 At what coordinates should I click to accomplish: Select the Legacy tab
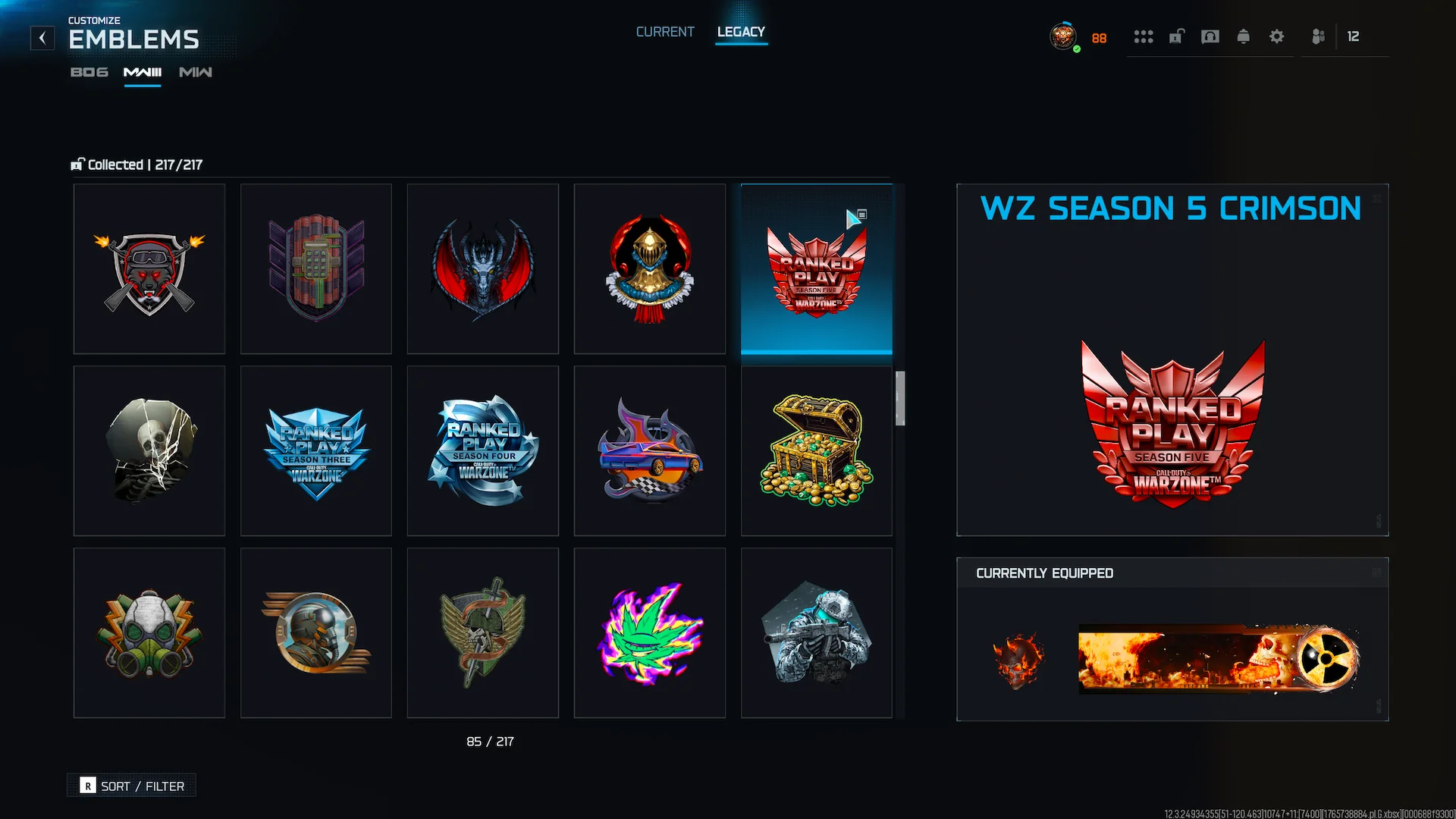pos(741,32)
